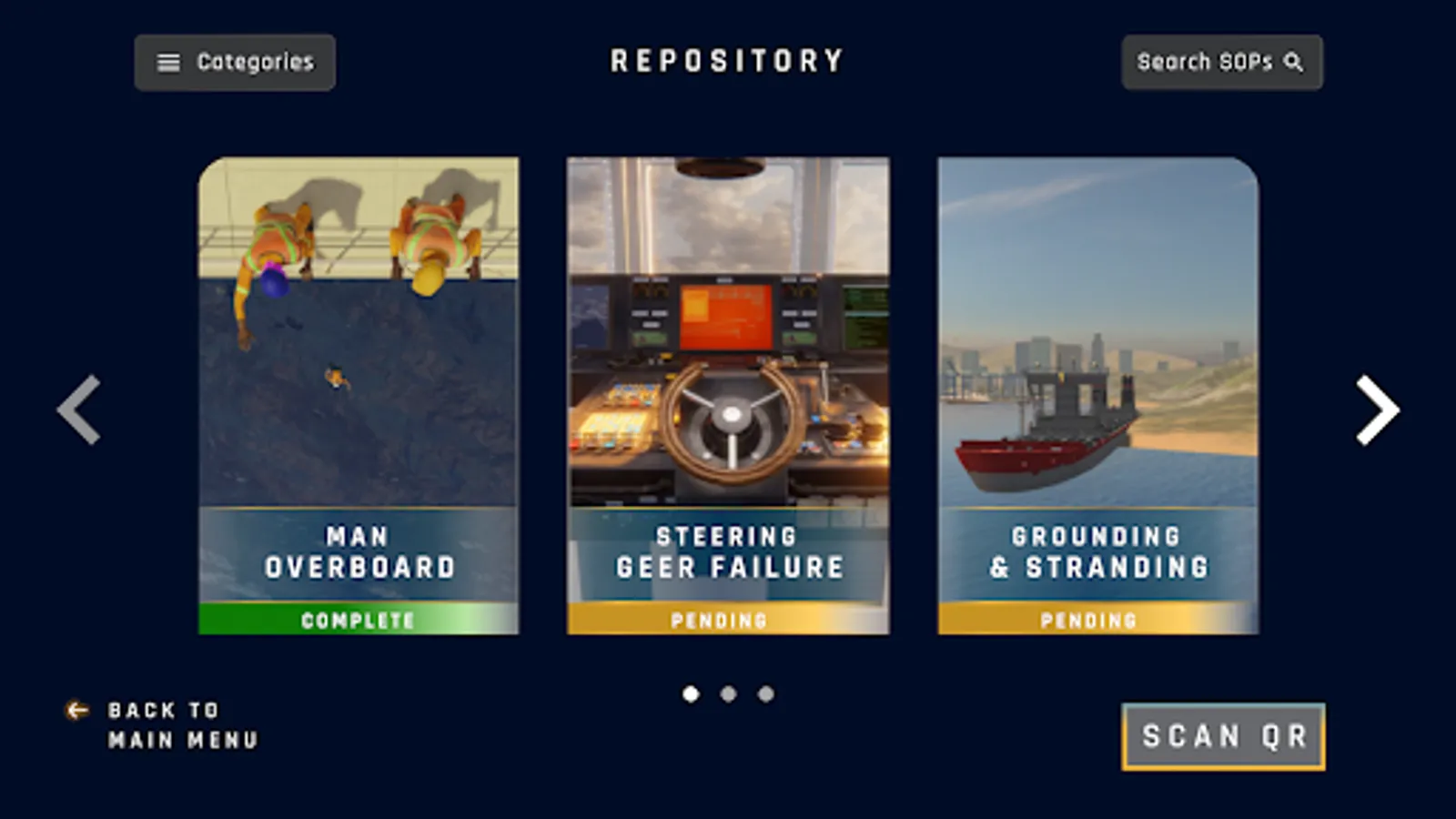1456x819 pixels.
Task: Expand the next set of scenario cards
Action: pos(1376,409)
